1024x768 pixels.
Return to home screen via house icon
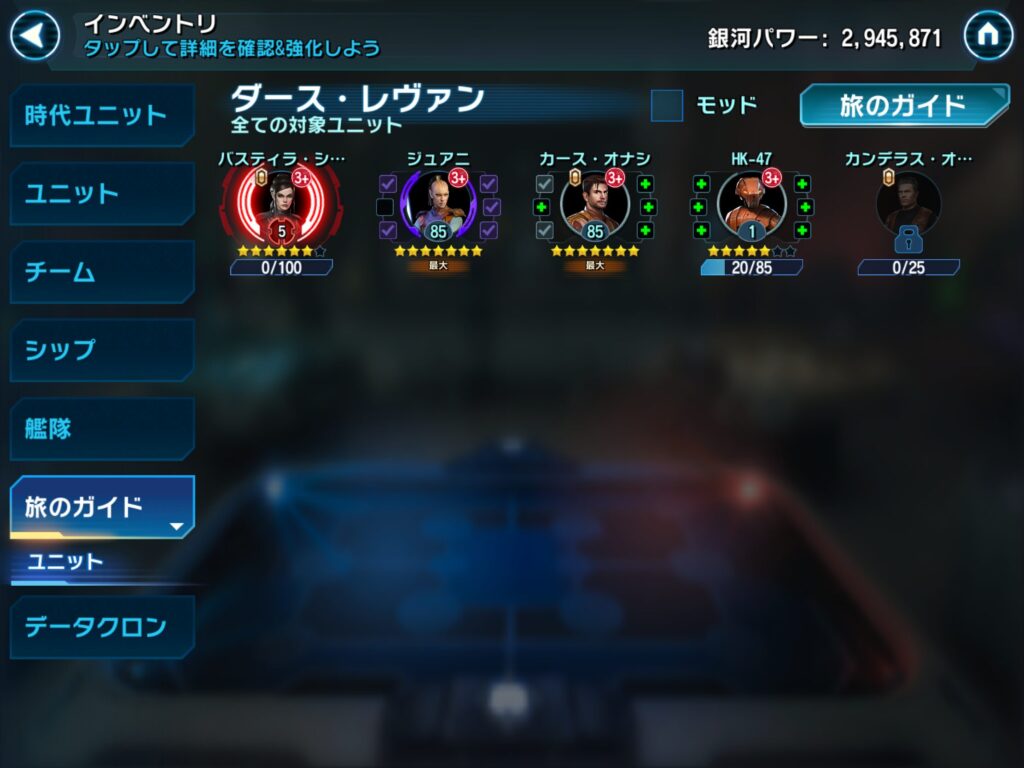pos(988,36)
